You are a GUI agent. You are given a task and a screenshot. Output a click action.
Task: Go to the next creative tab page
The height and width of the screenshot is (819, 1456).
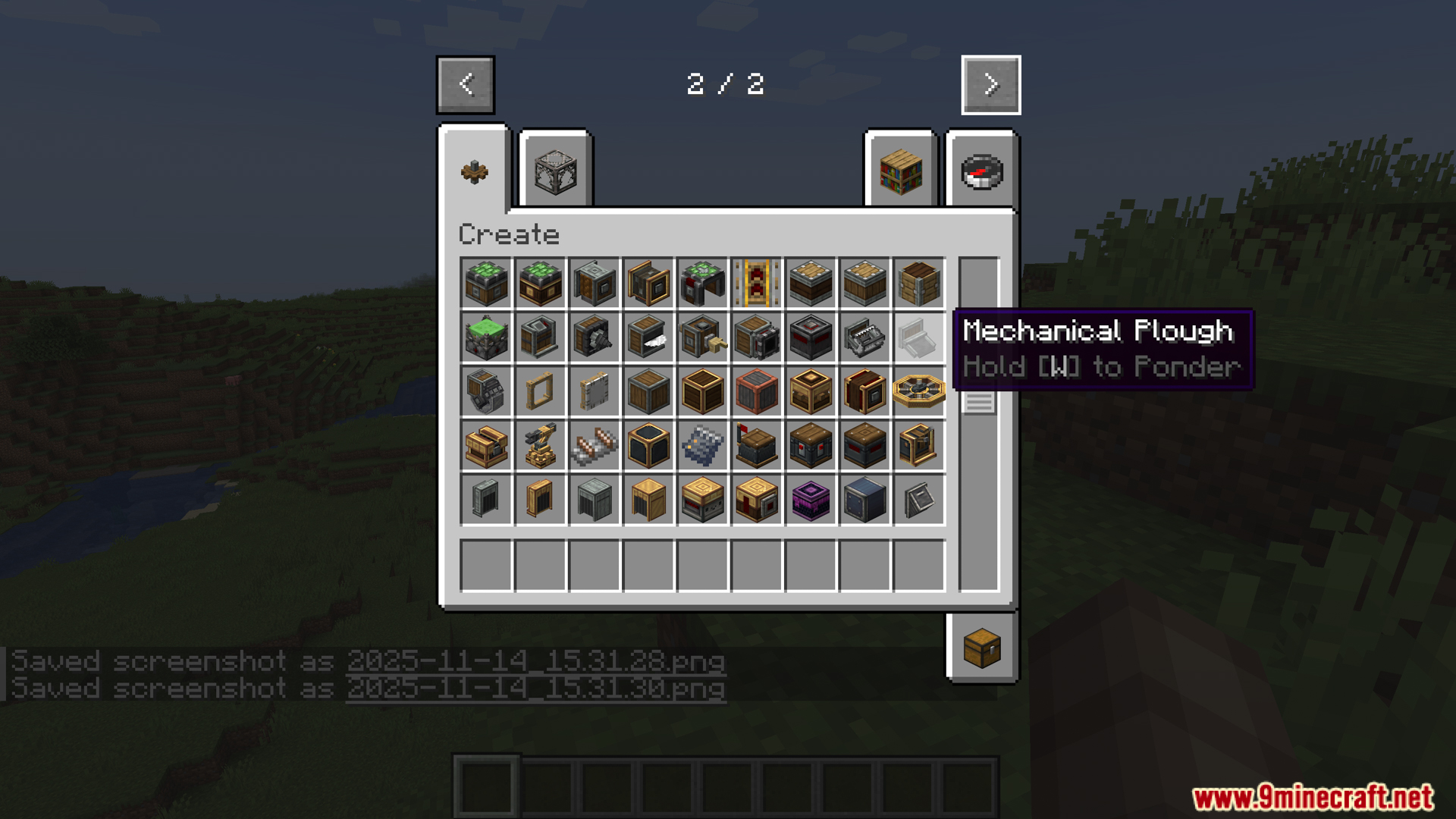[x=990, y=84]
